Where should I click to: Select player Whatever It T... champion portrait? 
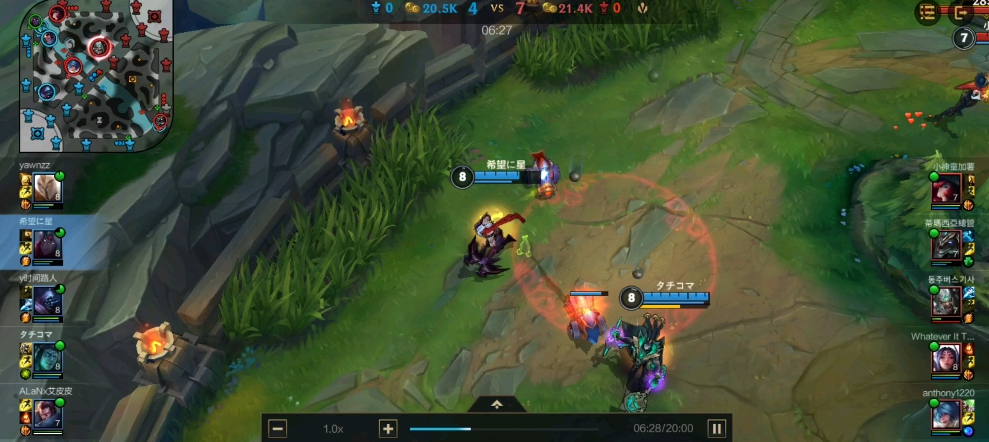pyautogui.click(x=946, y=358)
